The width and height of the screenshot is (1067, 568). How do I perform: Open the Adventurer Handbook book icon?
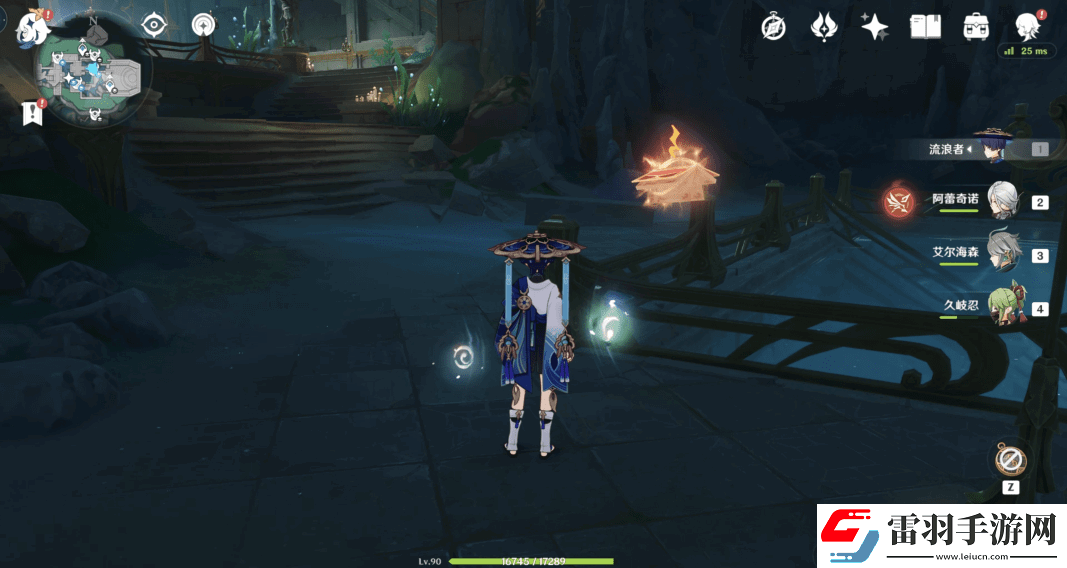(x=925, y=27)
